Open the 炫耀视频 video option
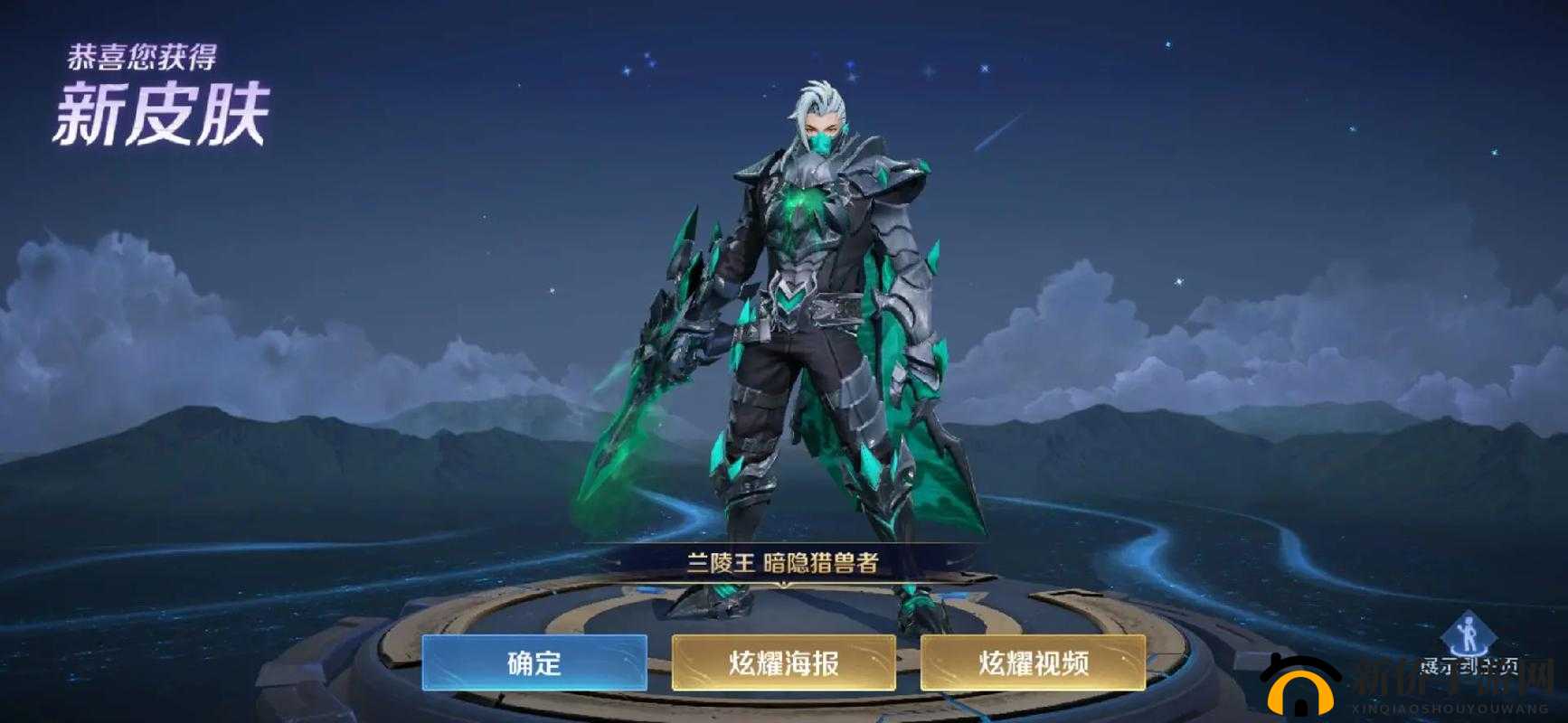The height and width of the screenshot is (723, 1568). tap(1034, 662)
